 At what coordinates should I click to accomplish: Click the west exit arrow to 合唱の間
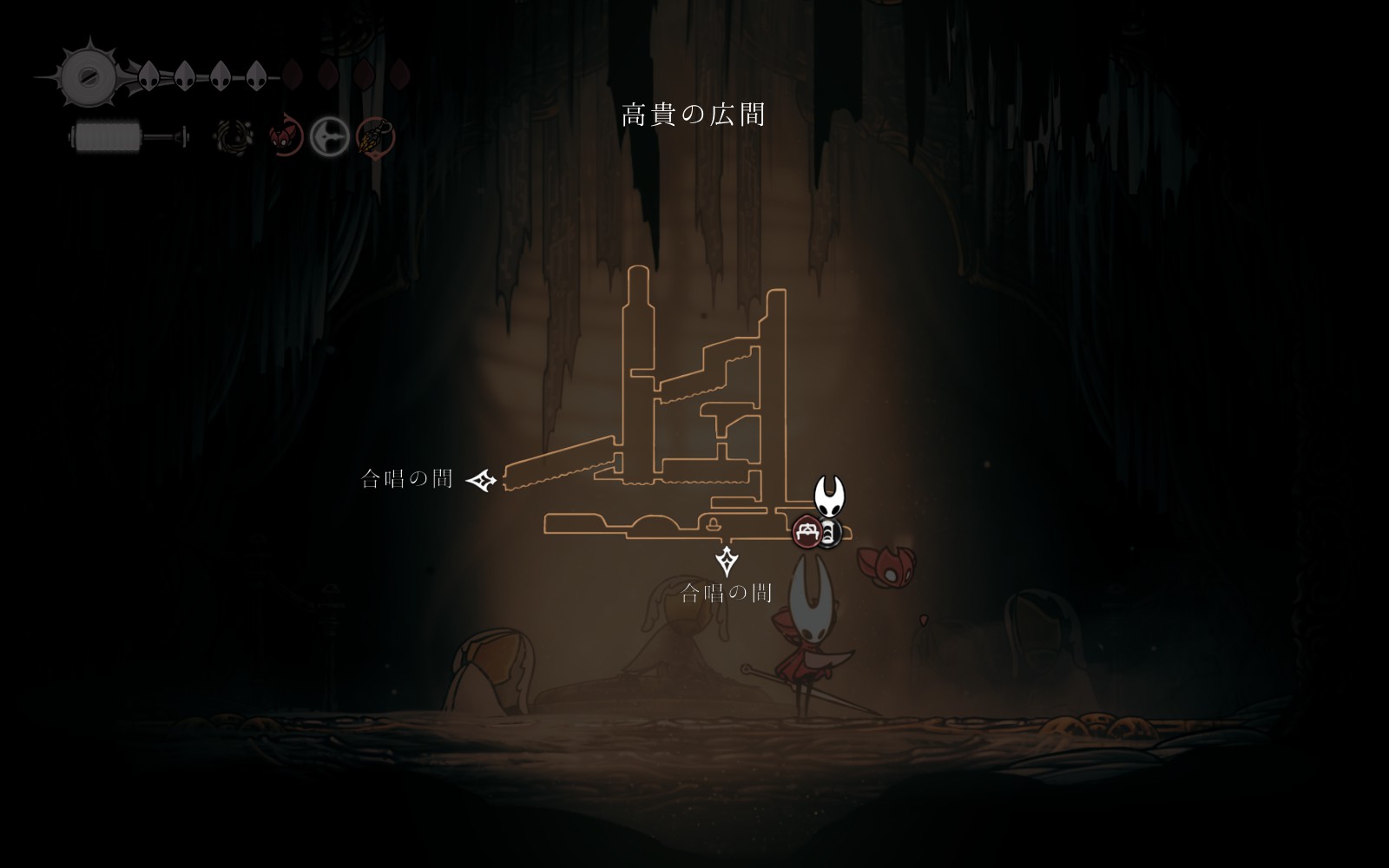click(482, 480)
